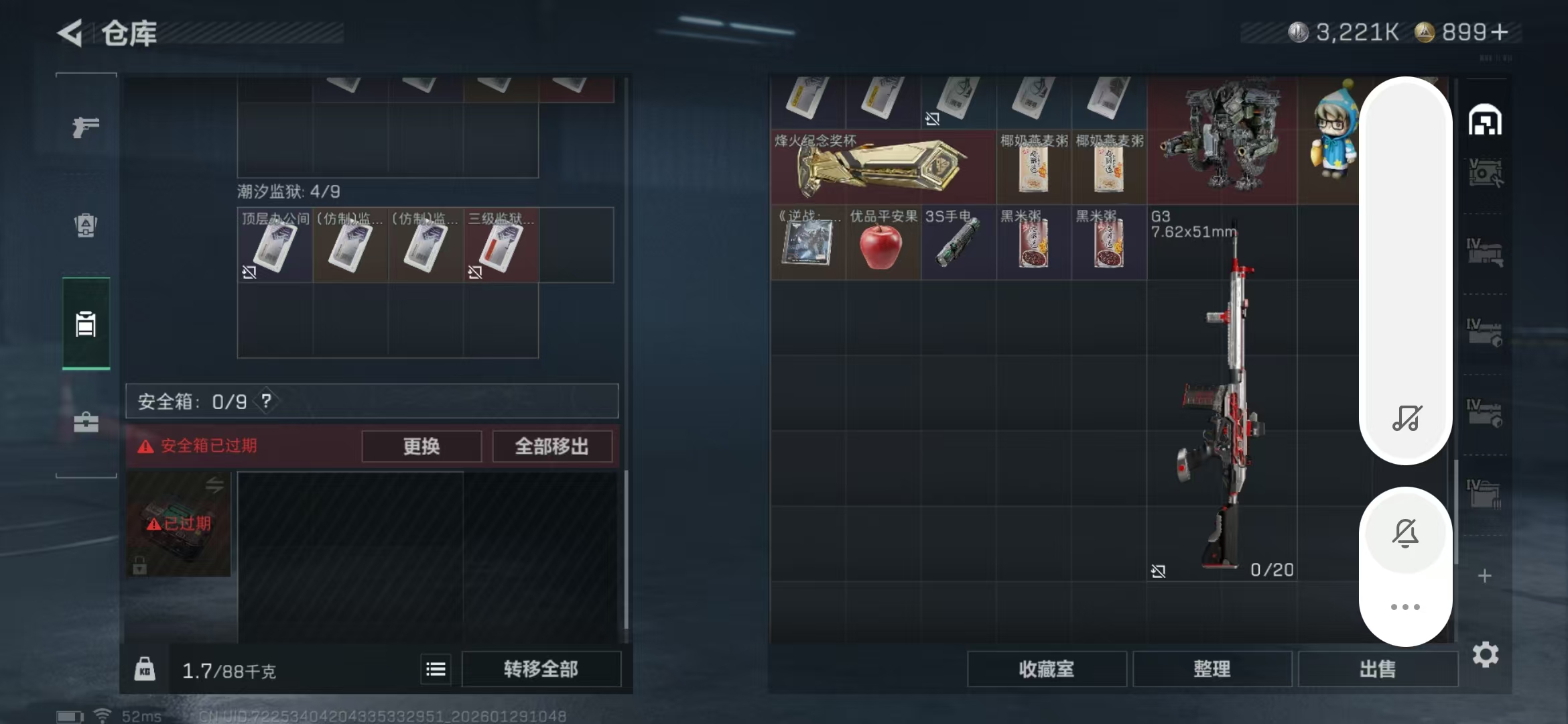Click the transfer icon on the G3 rifle
1568x724 pixels.
point(1159,571)
